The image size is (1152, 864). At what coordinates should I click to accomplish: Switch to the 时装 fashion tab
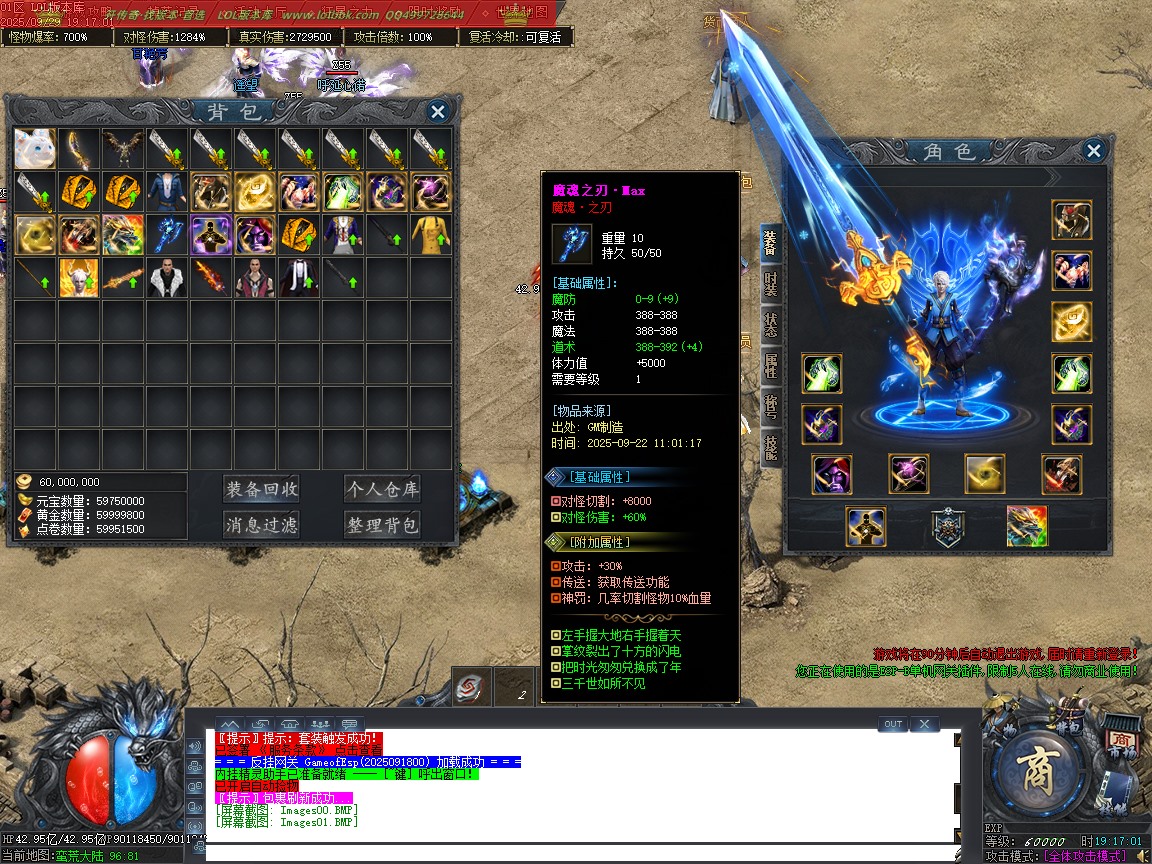click(x=771, y=284)
